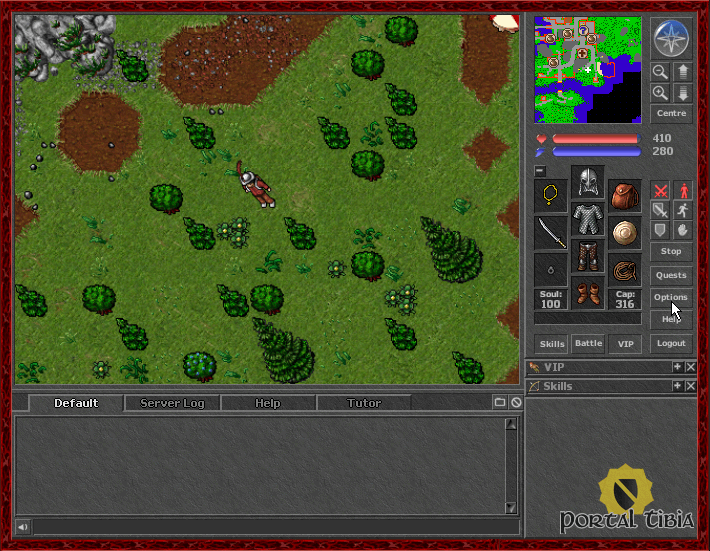Click the Stop button
The width and height of the screenshot is (710, 551).
670,251
